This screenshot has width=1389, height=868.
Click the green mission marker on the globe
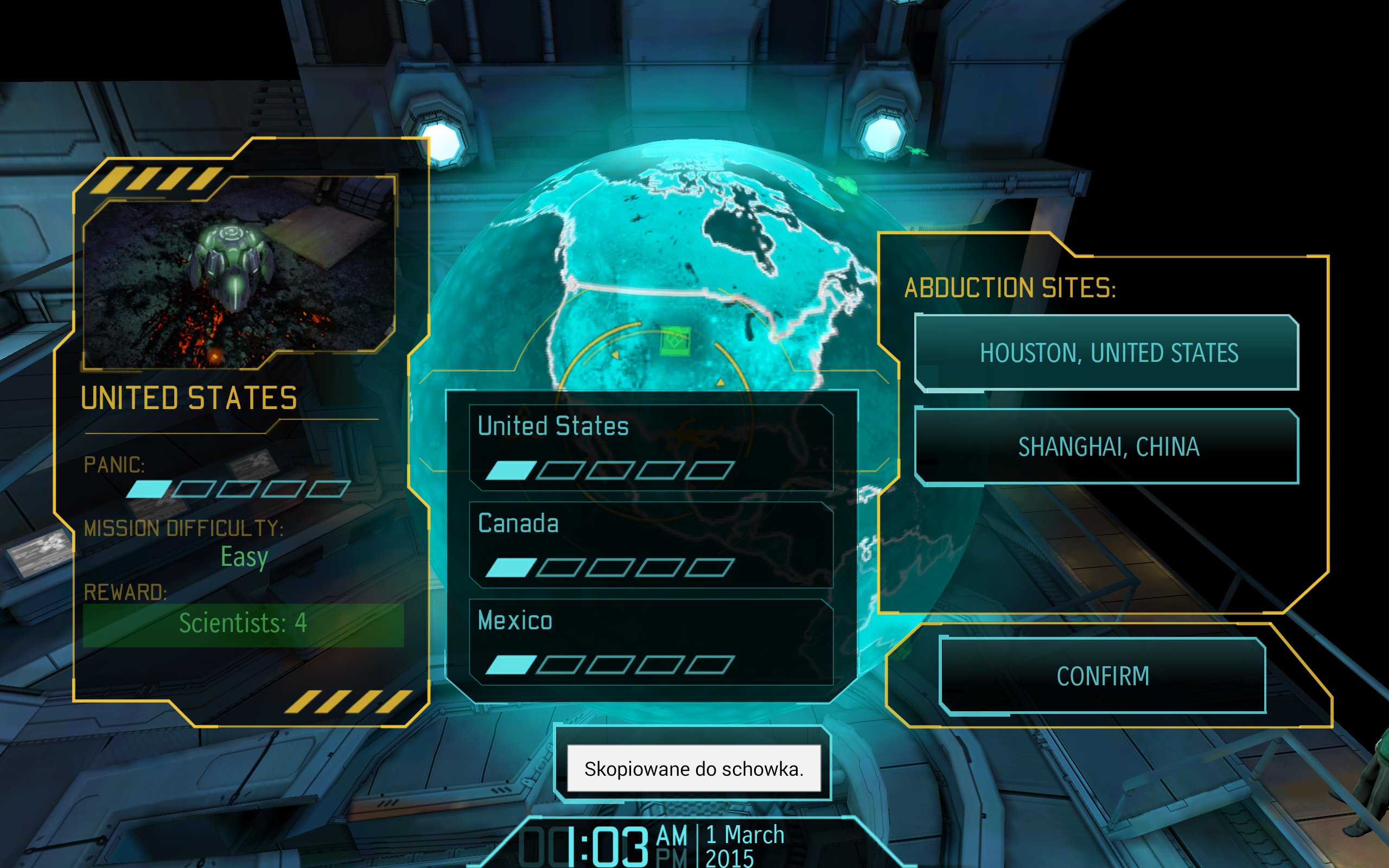click(x=674, y=342)
